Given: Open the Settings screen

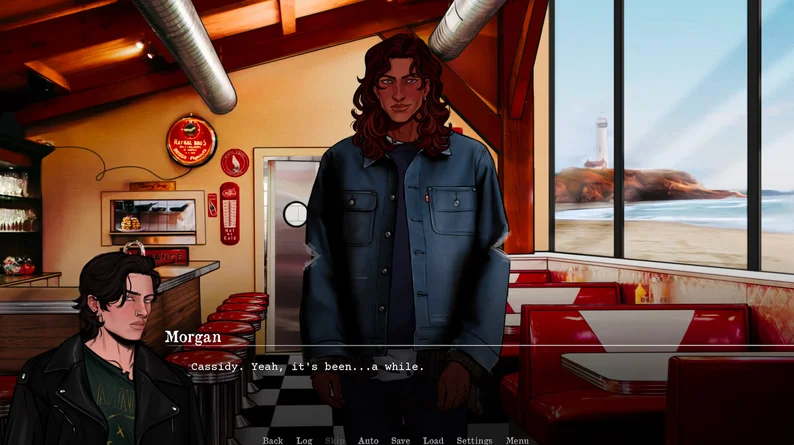Looking at the screenshot, I should [x=474, y=440].
